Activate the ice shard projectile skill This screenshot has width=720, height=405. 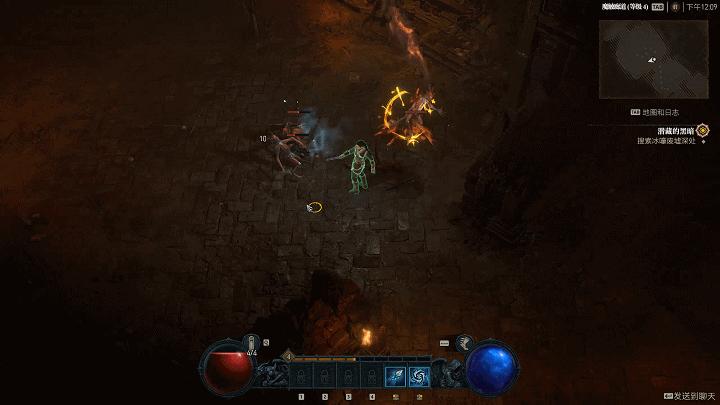click(394, 377)
